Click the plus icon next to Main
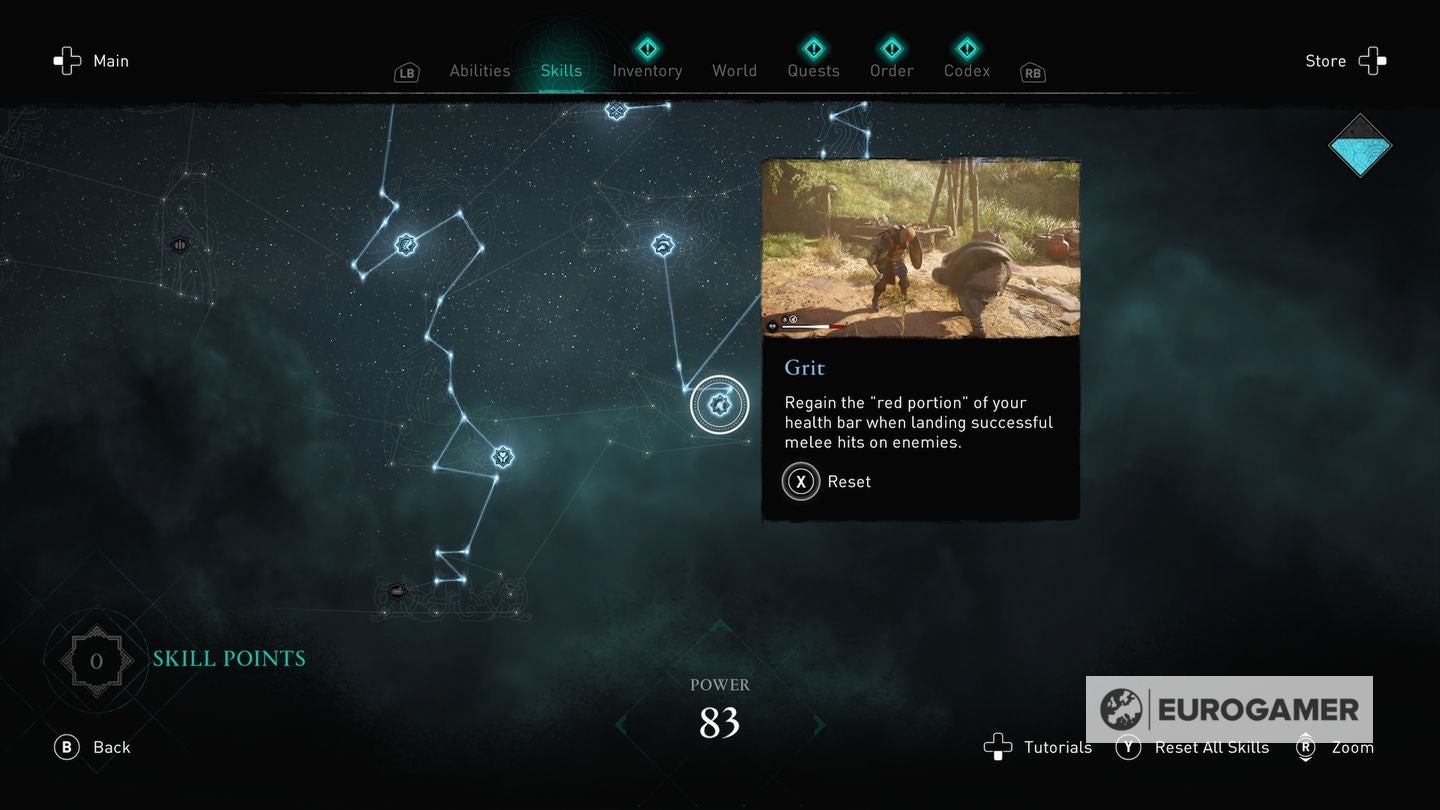The height and width of the screenshot is (810, 1440). 67,61
